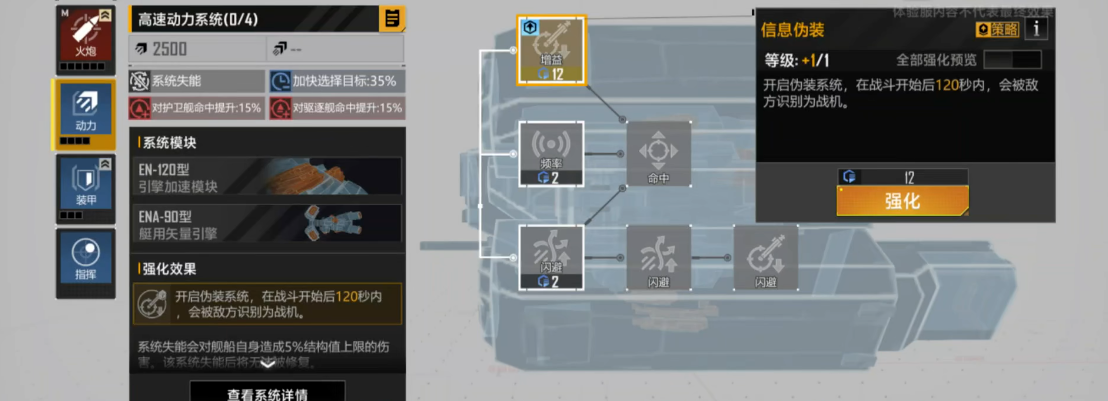
Task: Click the 强化 upgrade button
Action: pyautogui.click(x=902, y=201)
